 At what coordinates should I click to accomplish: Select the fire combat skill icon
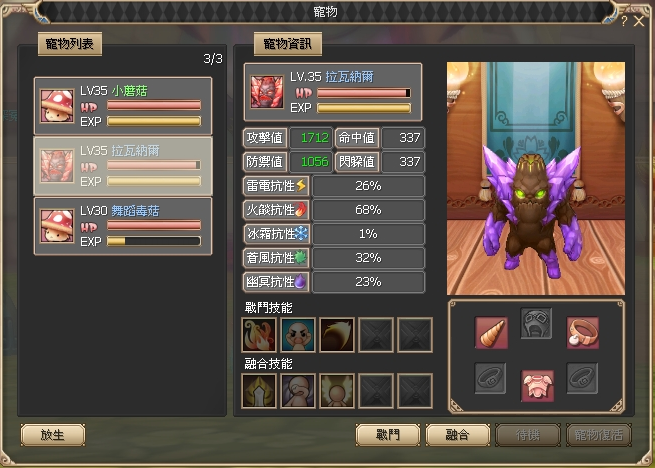pos(259,335)
